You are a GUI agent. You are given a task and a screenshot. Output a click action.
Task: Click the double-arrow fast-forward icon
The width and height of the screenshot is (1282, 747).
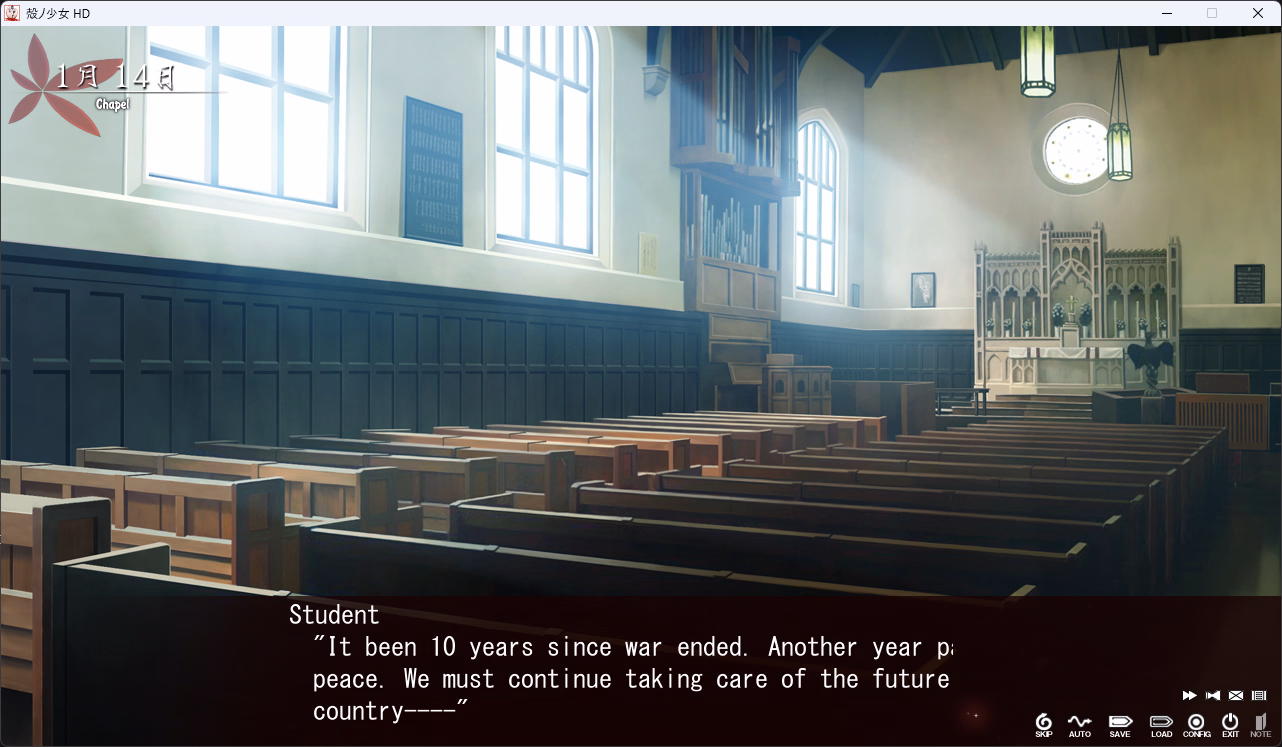(1189, 695)
